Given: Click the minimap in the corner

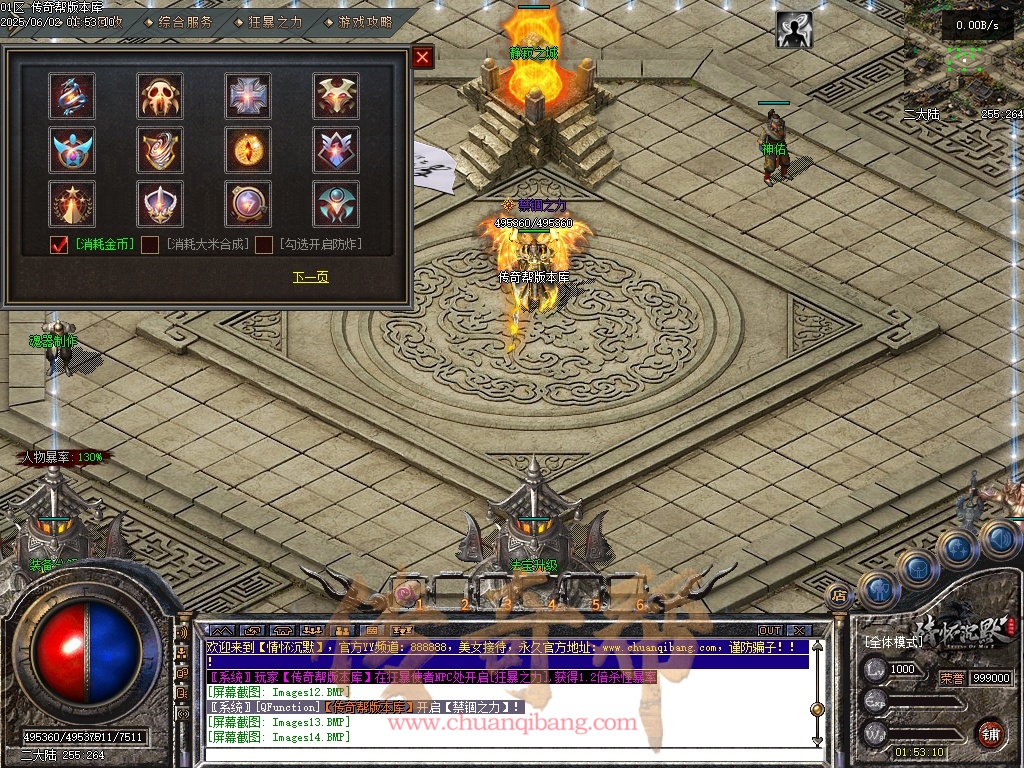Looking at the screenshot, I should 960,60.
